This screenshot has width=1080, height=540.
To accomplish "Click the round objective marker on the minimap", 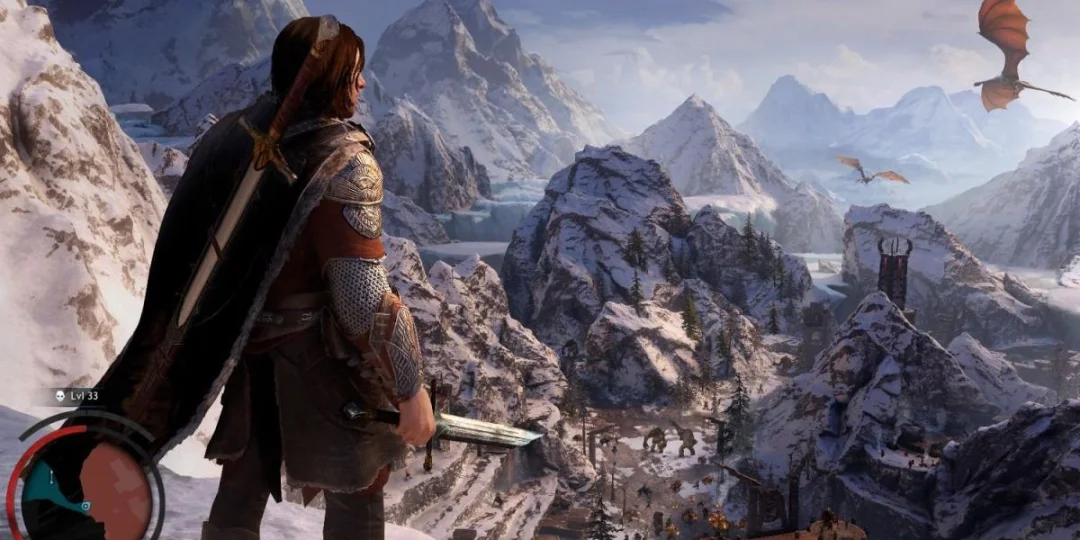I will (87, 507).
